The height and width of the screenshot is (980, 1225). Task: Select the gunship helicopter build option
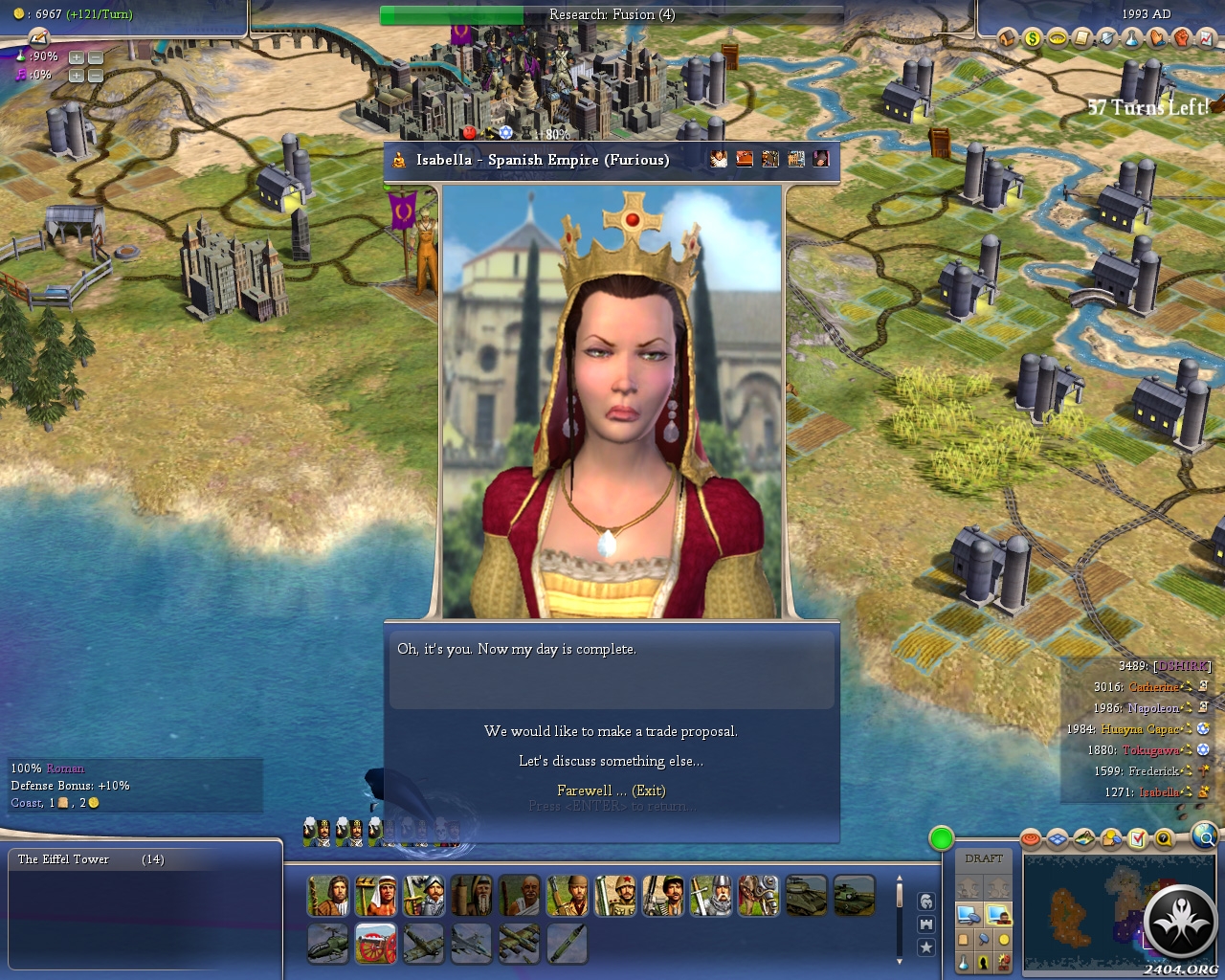click(327, 944)
